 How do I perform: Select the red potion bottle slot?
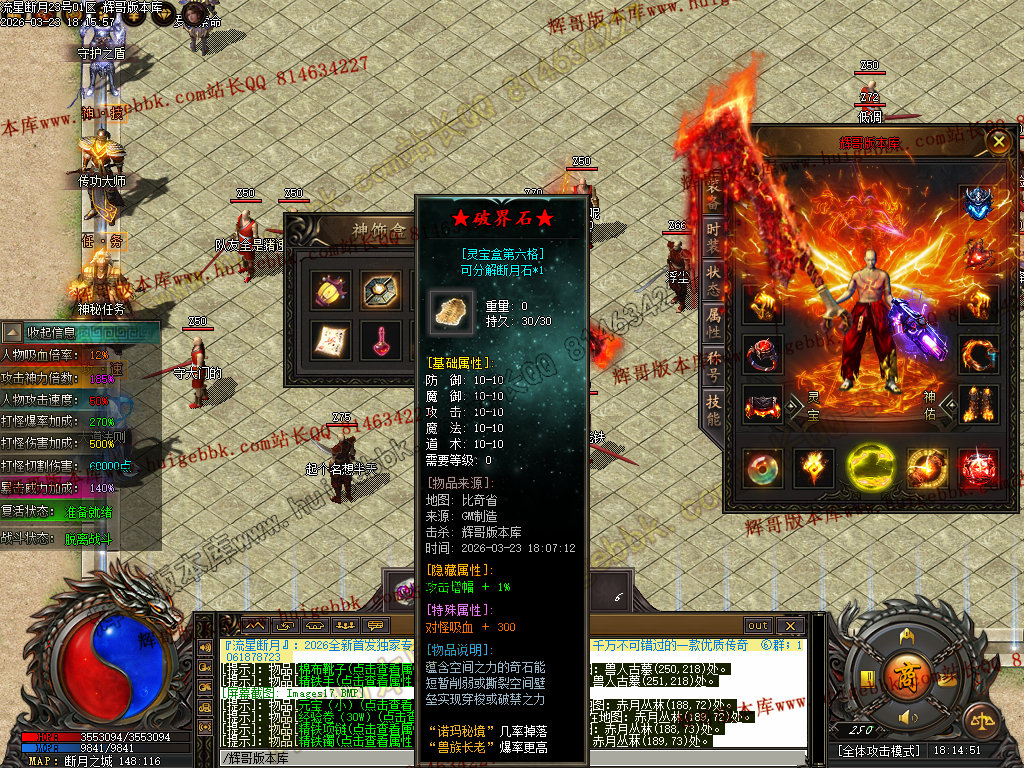(380, 340)
